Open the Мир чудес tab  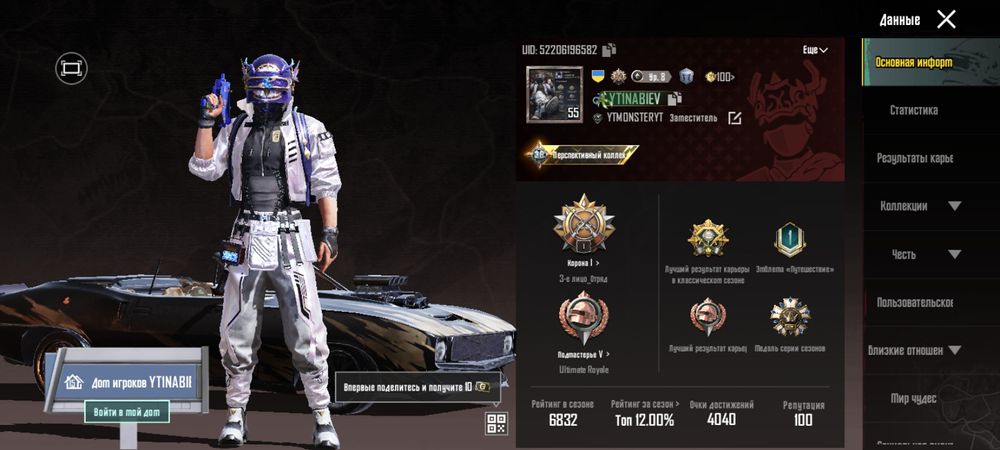pyautogui.click(x=914, y=398)
